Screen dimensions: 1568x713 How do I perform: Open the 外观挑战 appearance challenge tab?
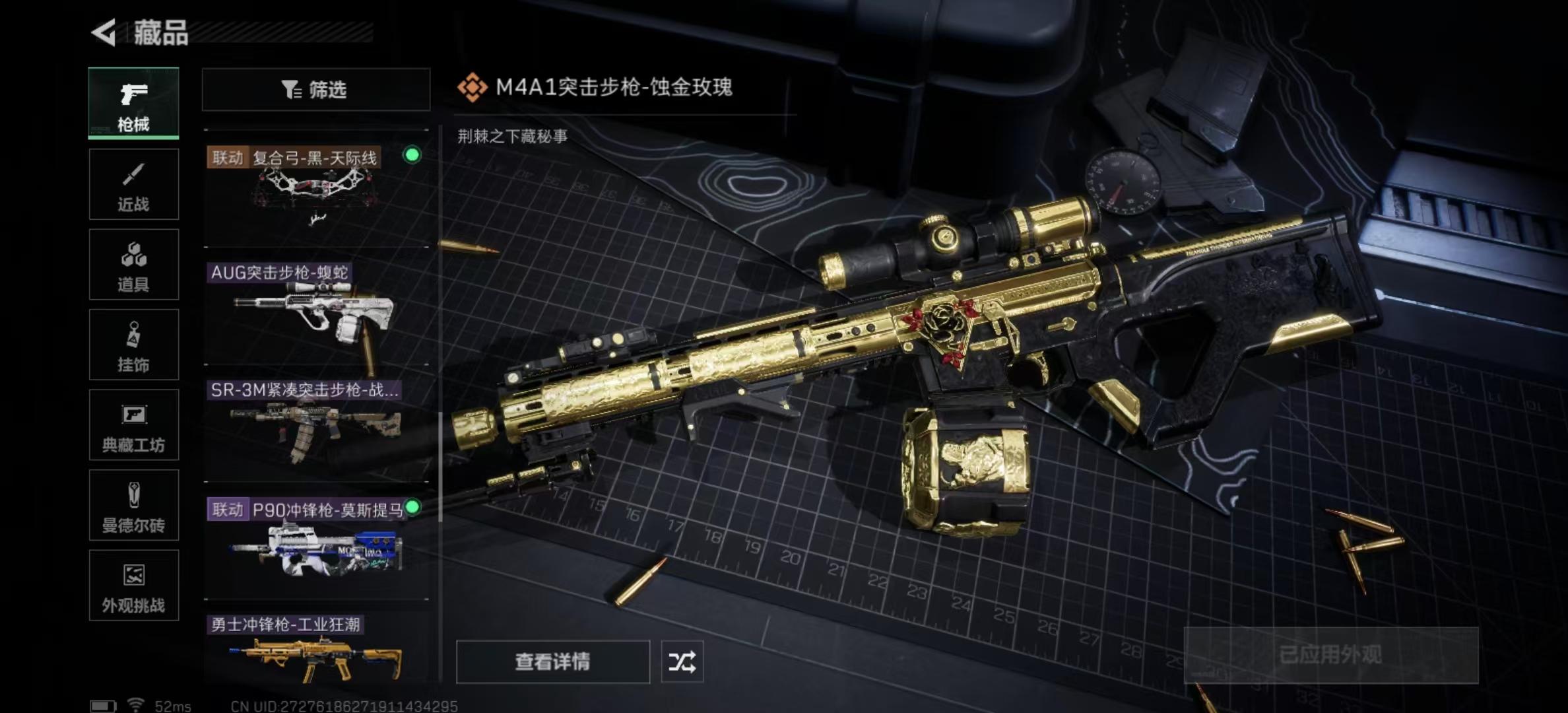tap(133, 586)
